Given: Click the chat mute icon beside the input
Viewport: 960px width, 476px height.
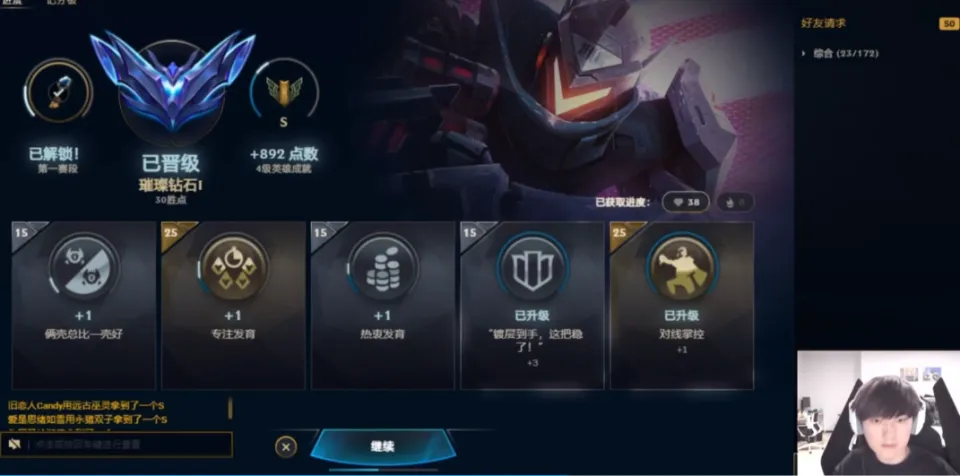Looking at the screenshot, I should [15, 444].
